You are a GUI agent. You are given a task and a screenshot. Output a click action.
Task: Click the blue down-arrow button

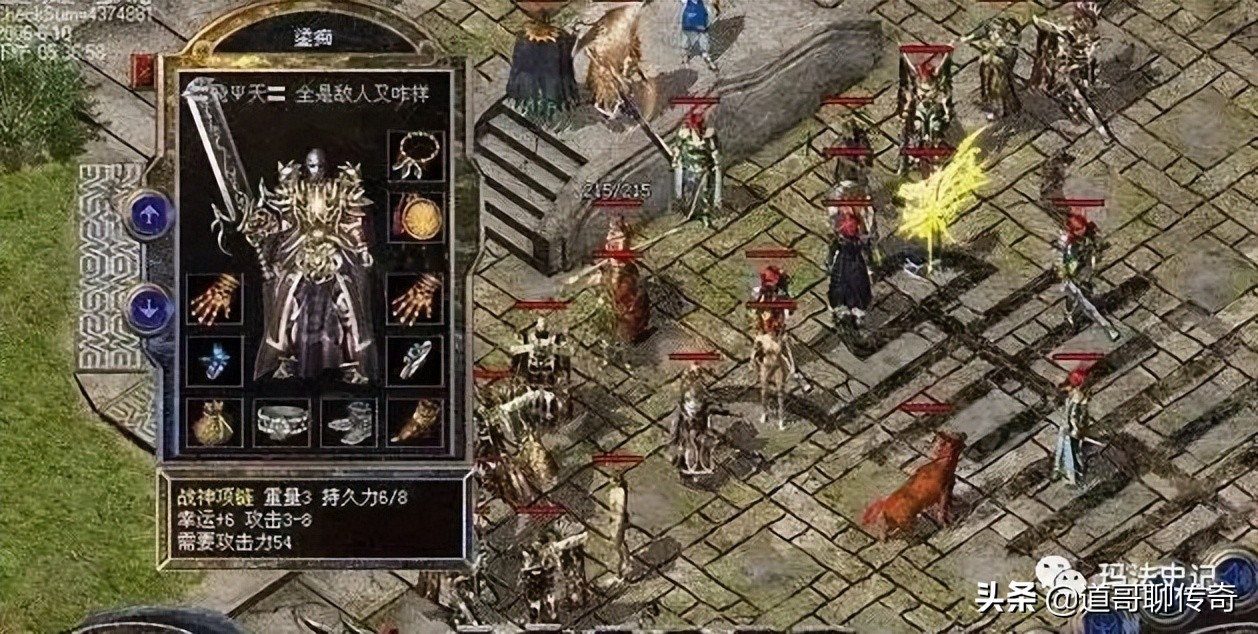[x=151, y=309]
